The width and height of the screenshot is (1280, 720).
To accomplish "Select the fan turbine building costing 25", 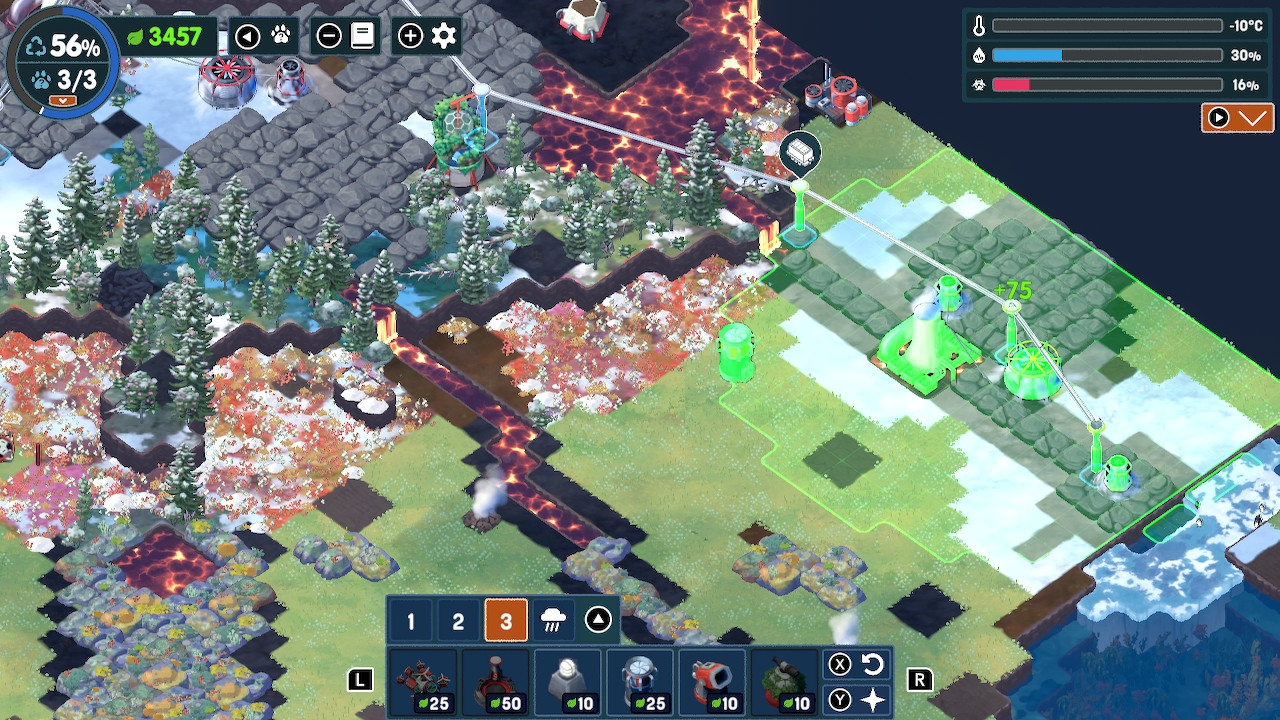I will (640, 683).
